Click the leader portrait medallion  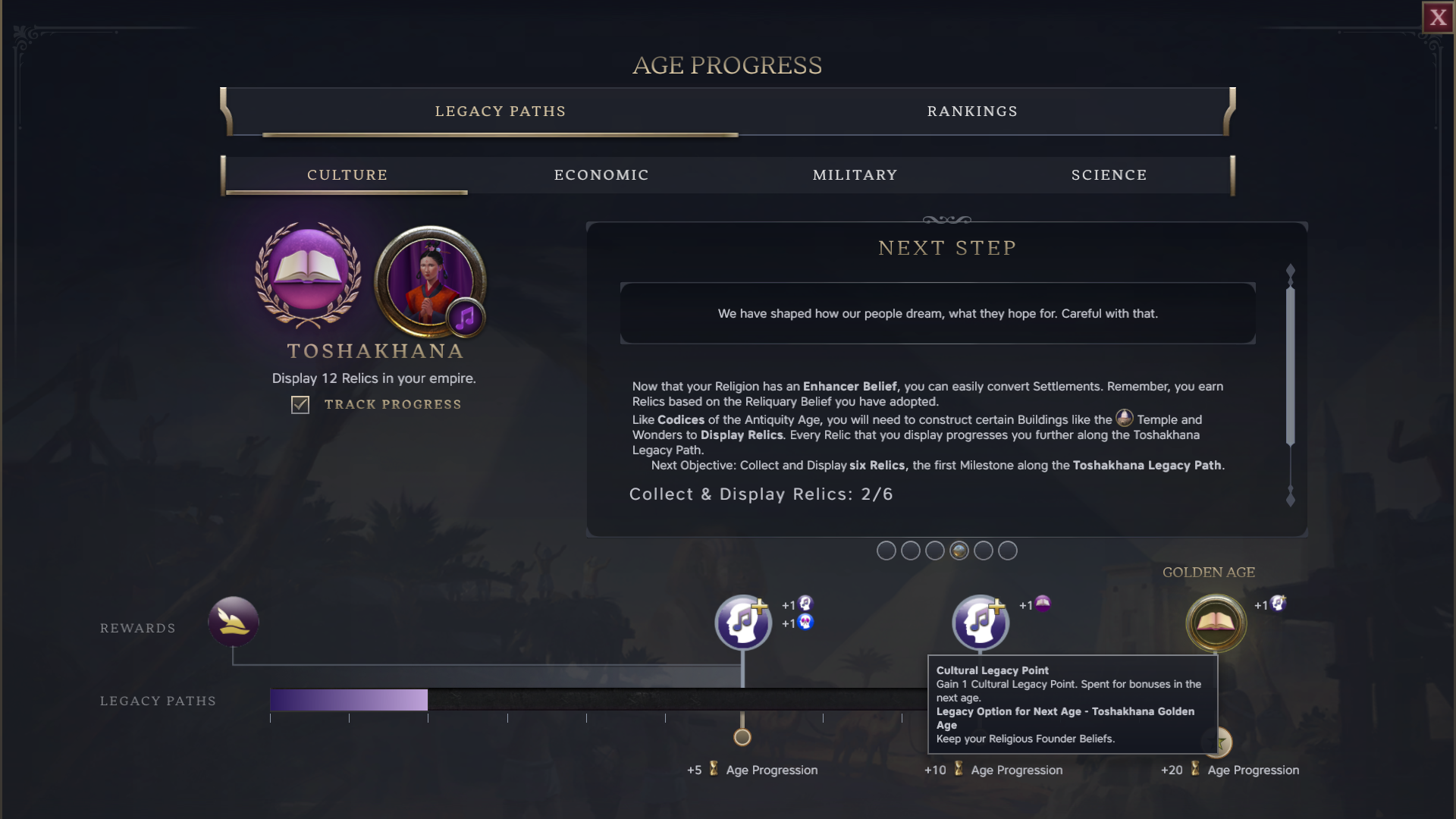[x=430, y=281]
